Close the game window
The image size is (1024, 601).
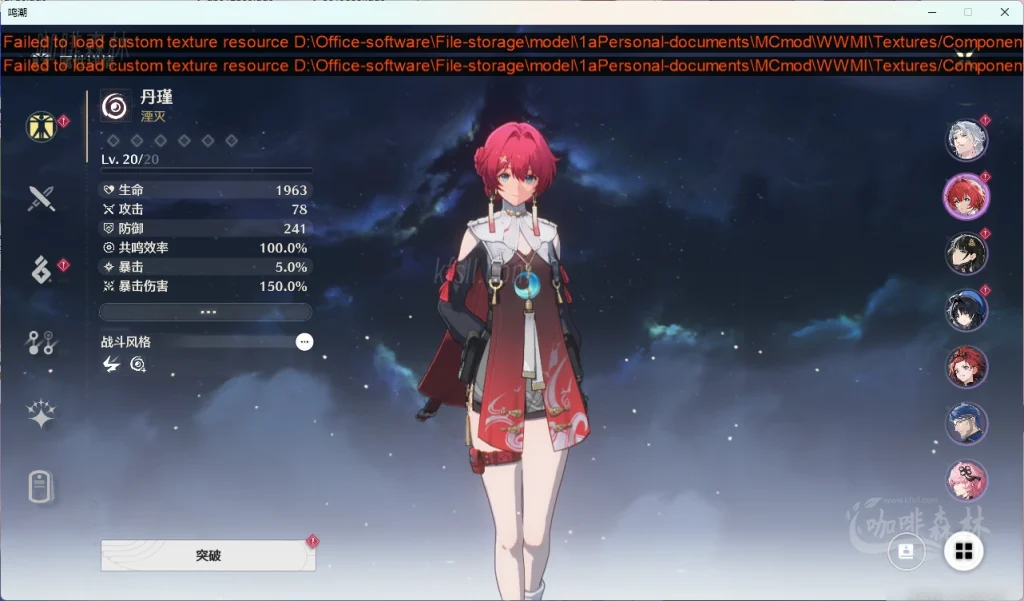pyautogui.click(x=1004, y=12)
